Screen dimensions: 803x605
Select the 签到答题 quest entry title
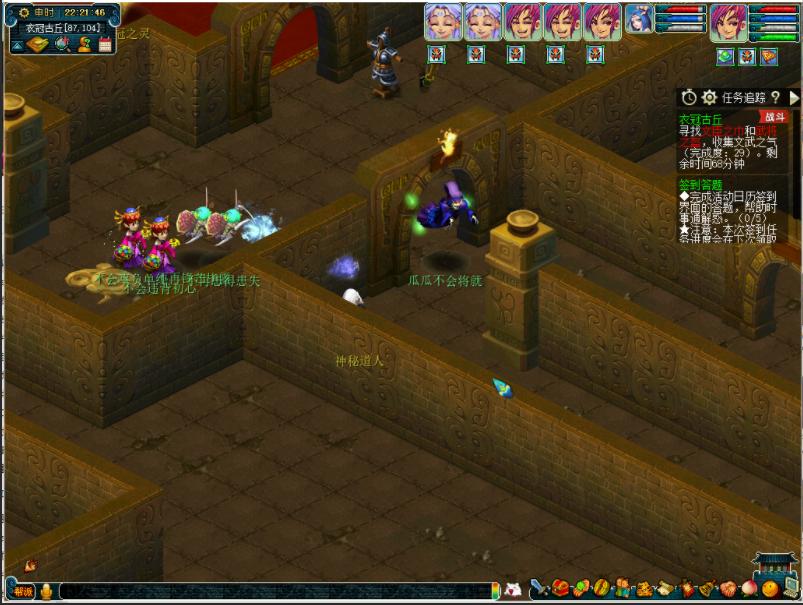tap(700, 184)
